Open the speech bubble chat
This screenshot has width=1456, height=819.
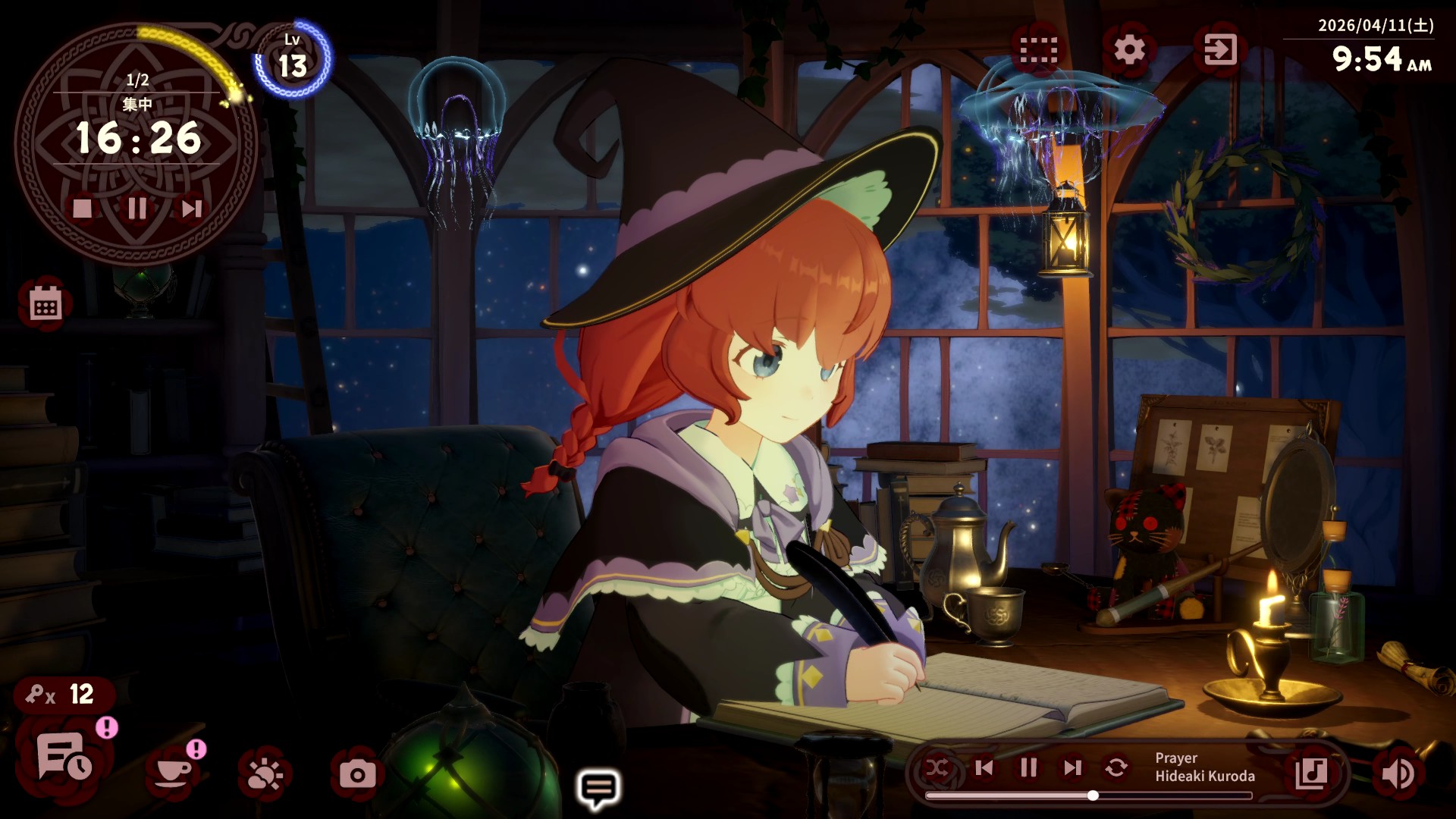[x=598, y=789]
